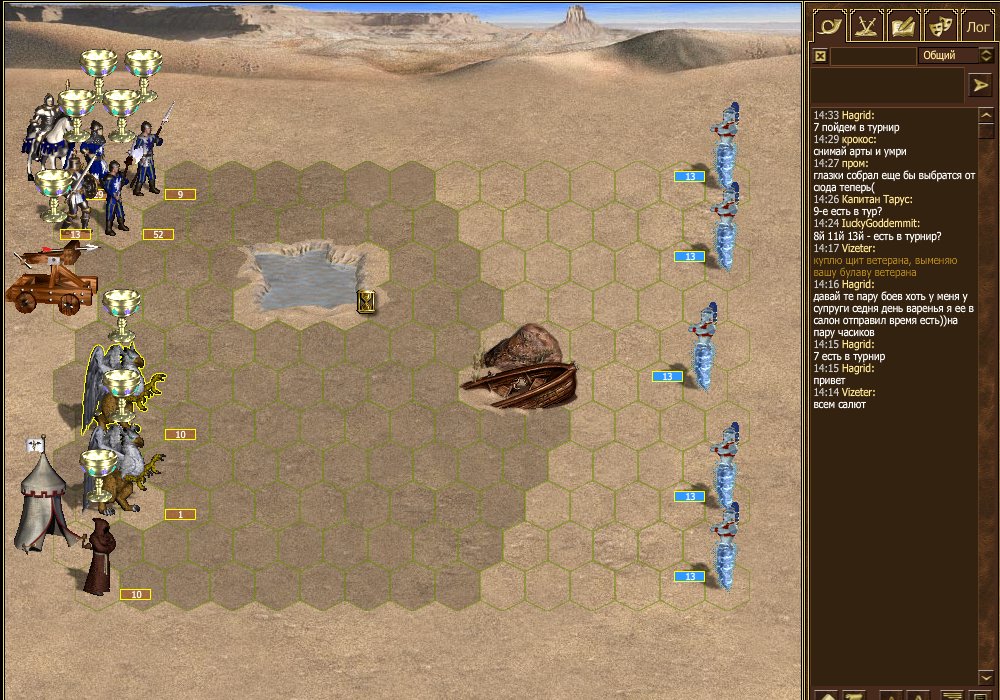Click the small X button beside recipient field
Image resolution: width=1000 pixels, height=700 pixels.
coord(821,56)
